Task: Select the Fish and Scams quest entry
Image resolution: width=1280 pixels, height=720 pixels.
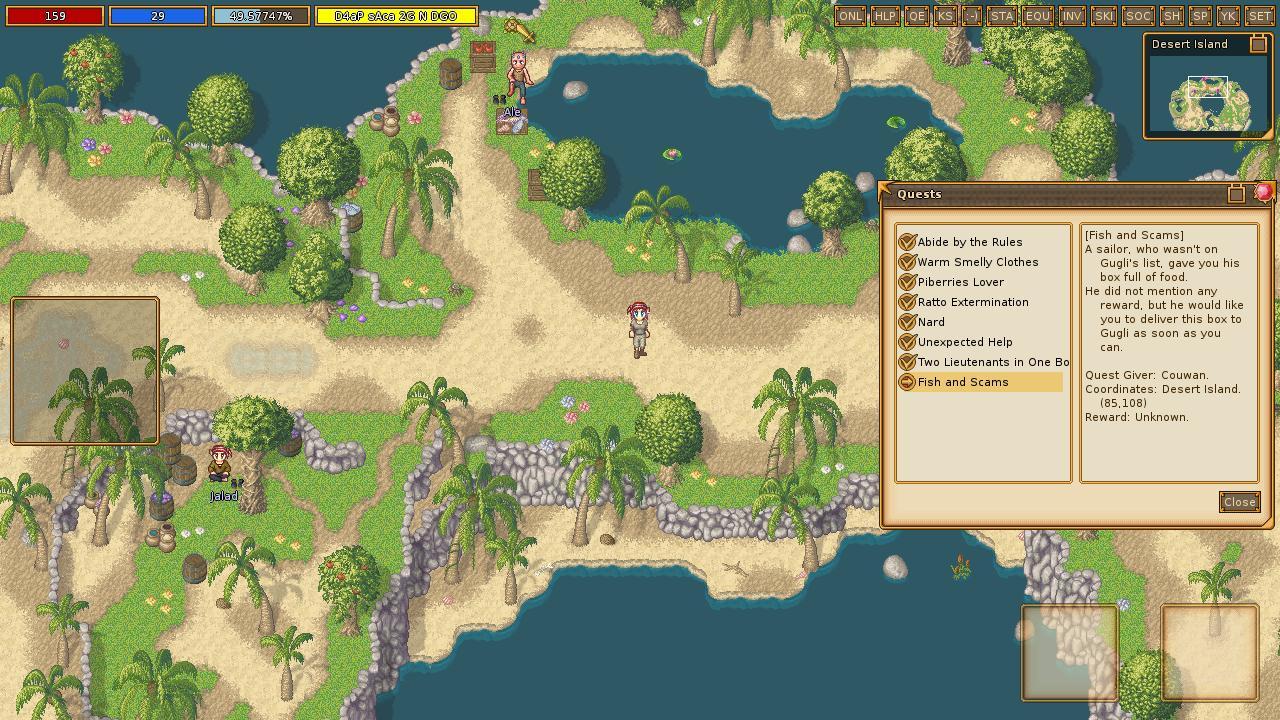Action: [964, 382]
